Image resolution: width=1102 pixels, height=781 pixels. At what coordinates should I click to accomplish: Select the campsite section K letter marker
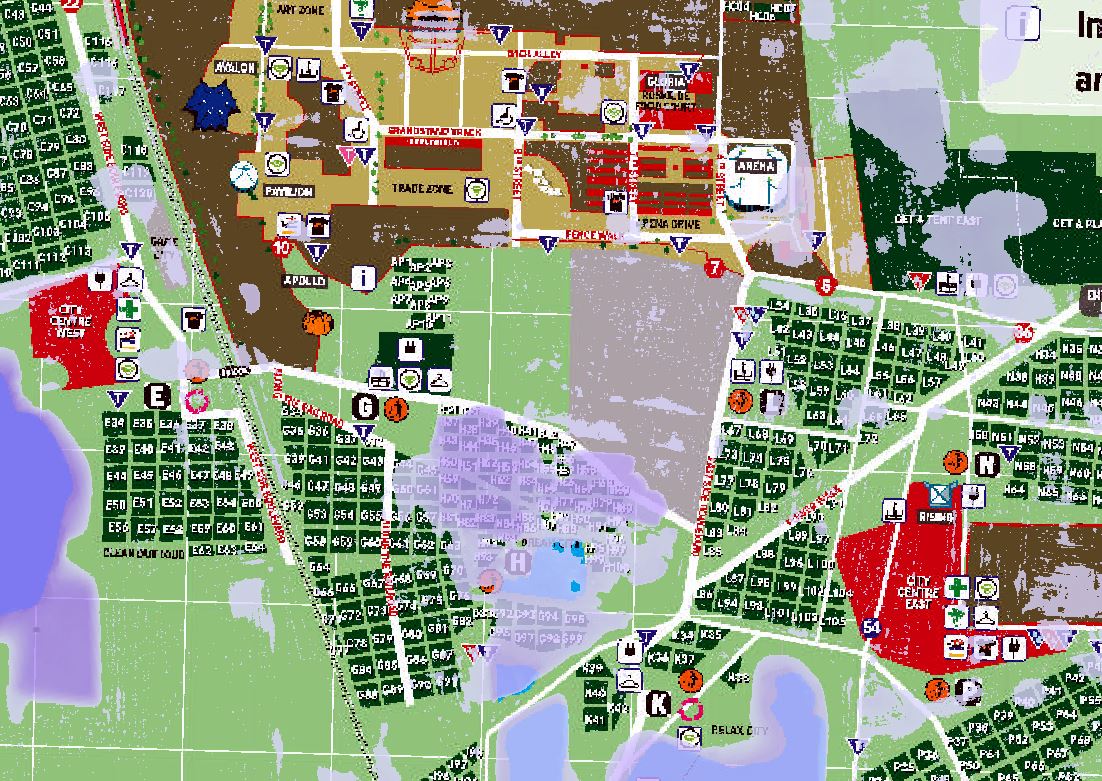coord(657,703)
